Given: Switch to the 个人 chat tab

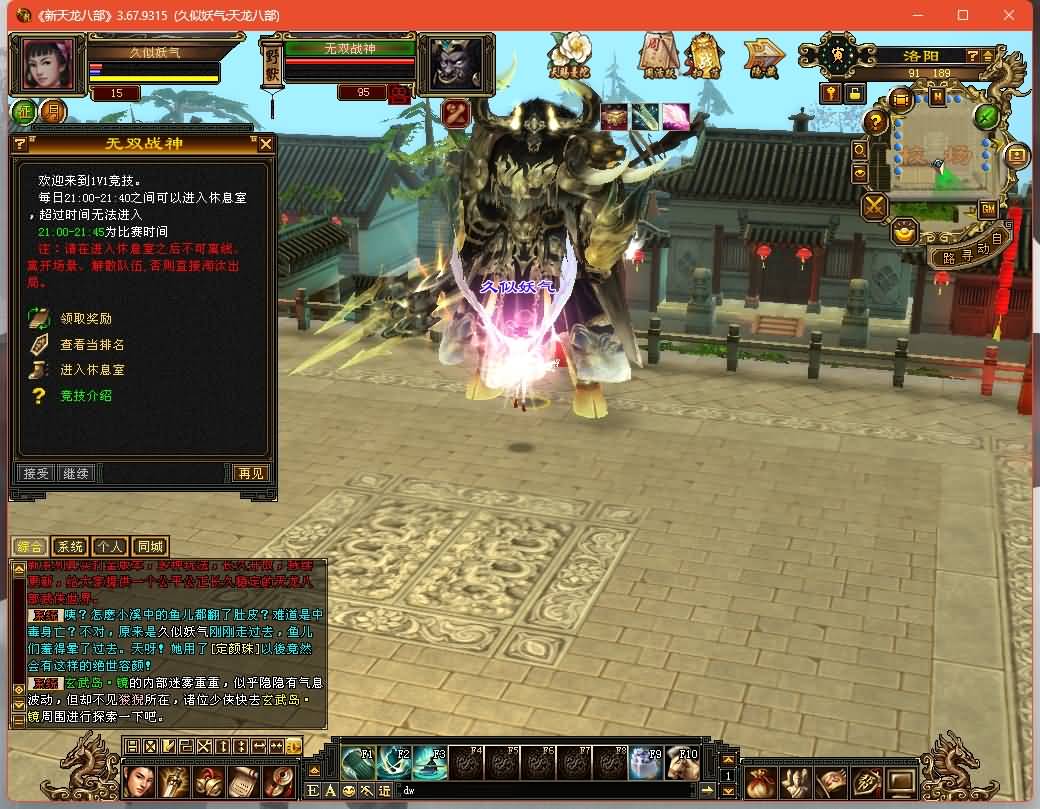Looking at the screenshot, I should click(x=109, y=547).
